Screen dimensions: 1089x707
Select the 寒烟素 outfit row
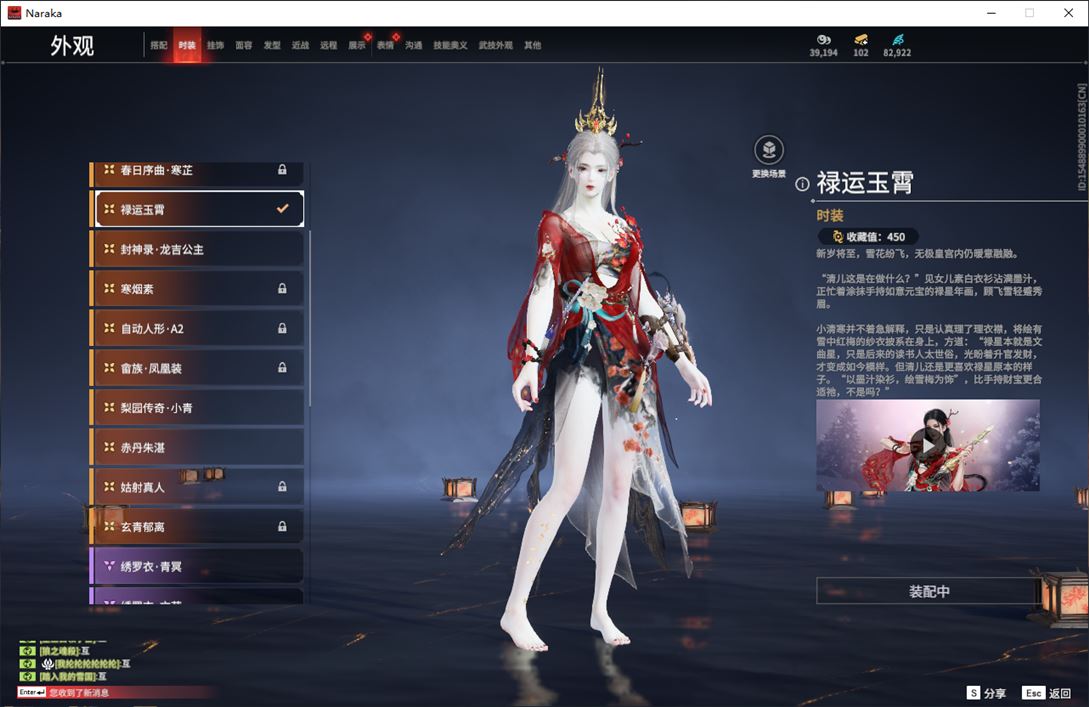tap(197, 289)
